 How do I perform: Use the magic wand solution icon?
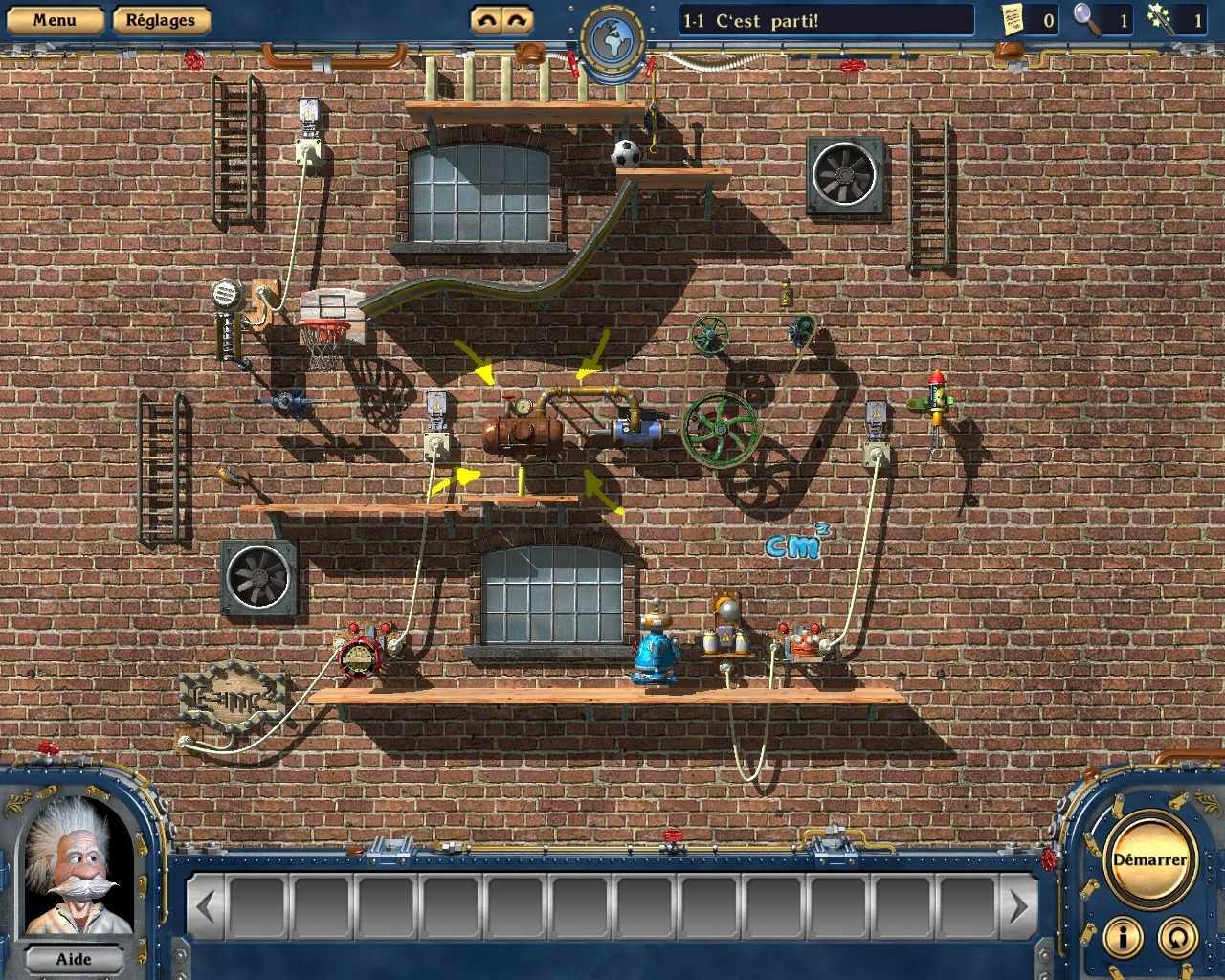1163,19
